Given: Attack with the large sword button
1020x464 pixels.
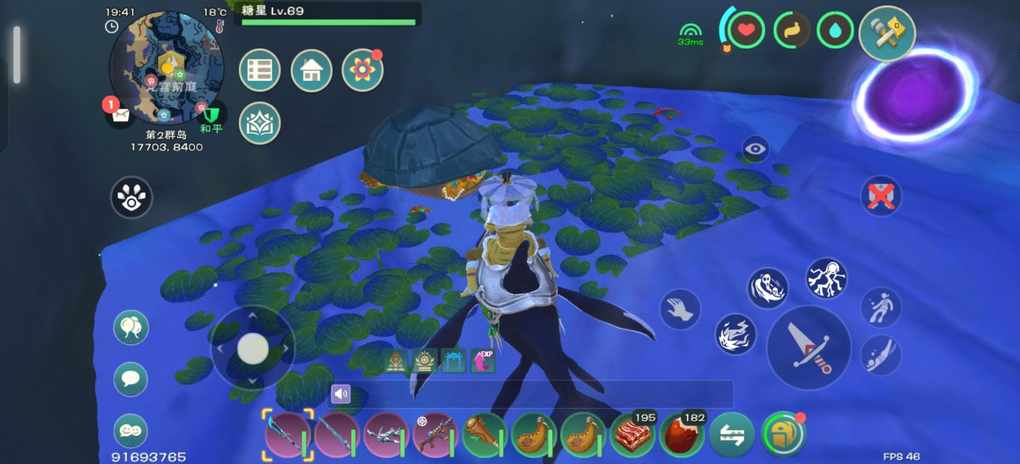Looking at the screenshot, I should pos(808,347).
